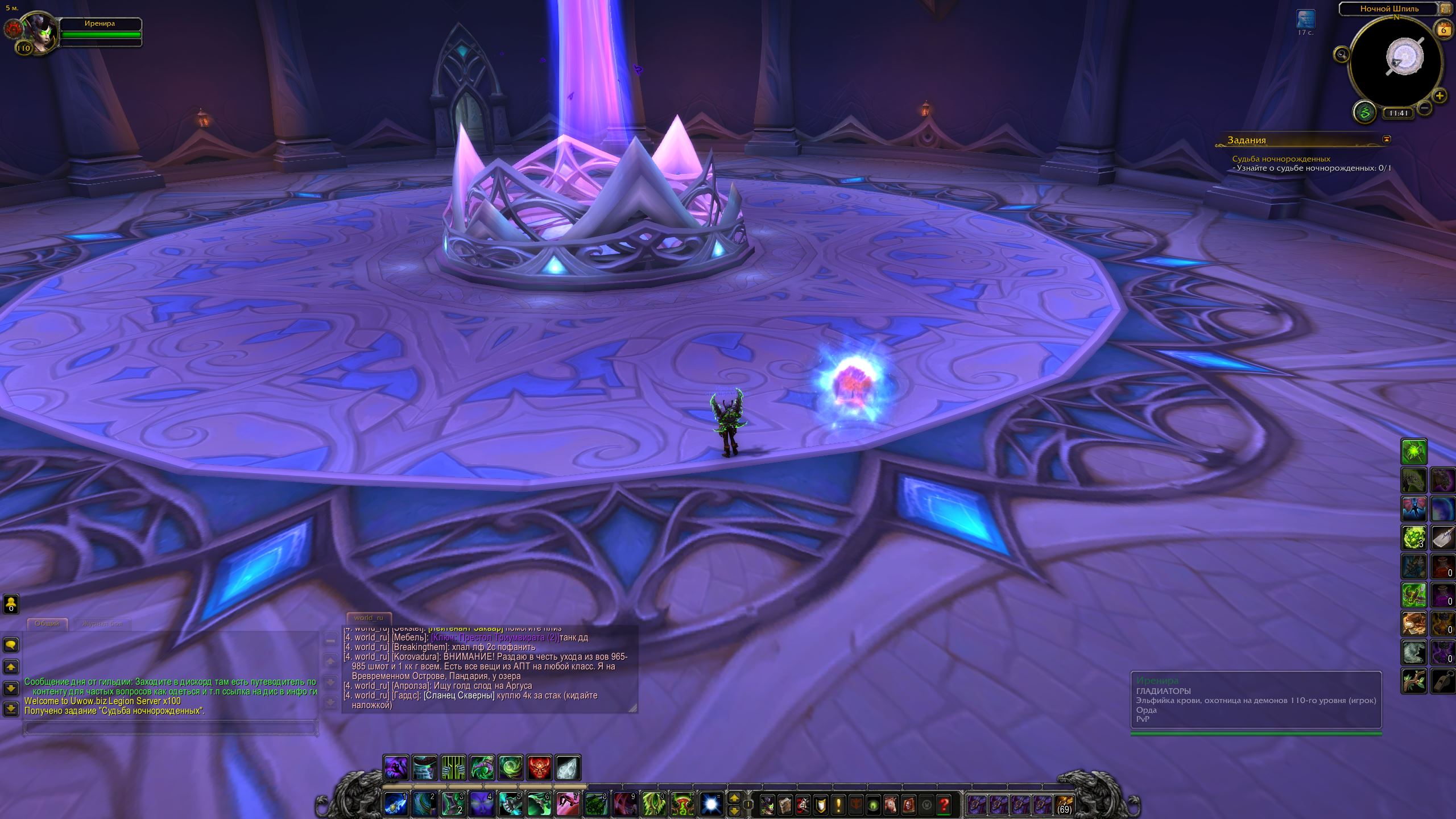Collapse the Задания quest tracker
This screenshot has width=1456, height=819.
(x=1387, y=139)
